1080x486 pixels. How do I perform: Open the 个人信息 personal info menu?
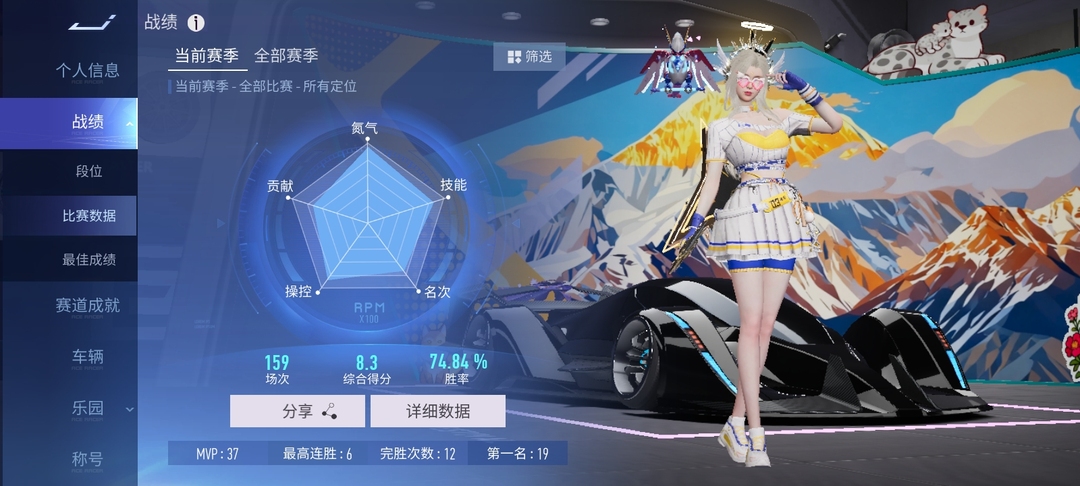coord(87,70)
